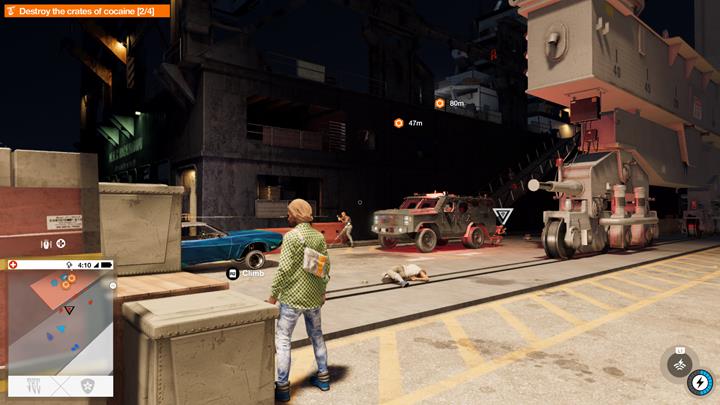The image size is (720, 405).
Task: Click the triangle player marker on the minimap
Action: click(x=69, y=311)
